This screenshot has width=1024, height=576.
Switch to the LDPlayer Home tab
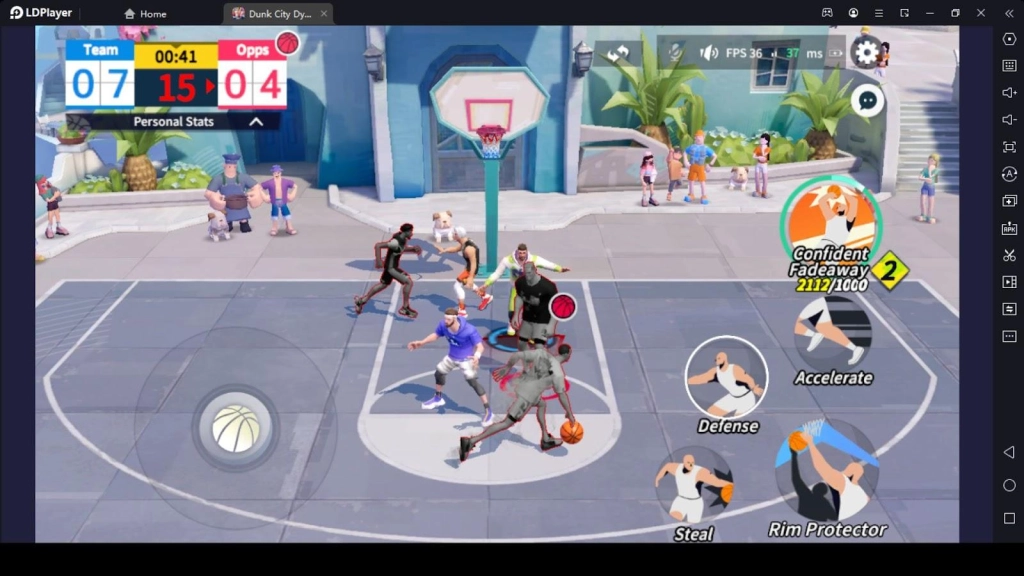coord(145,14)
